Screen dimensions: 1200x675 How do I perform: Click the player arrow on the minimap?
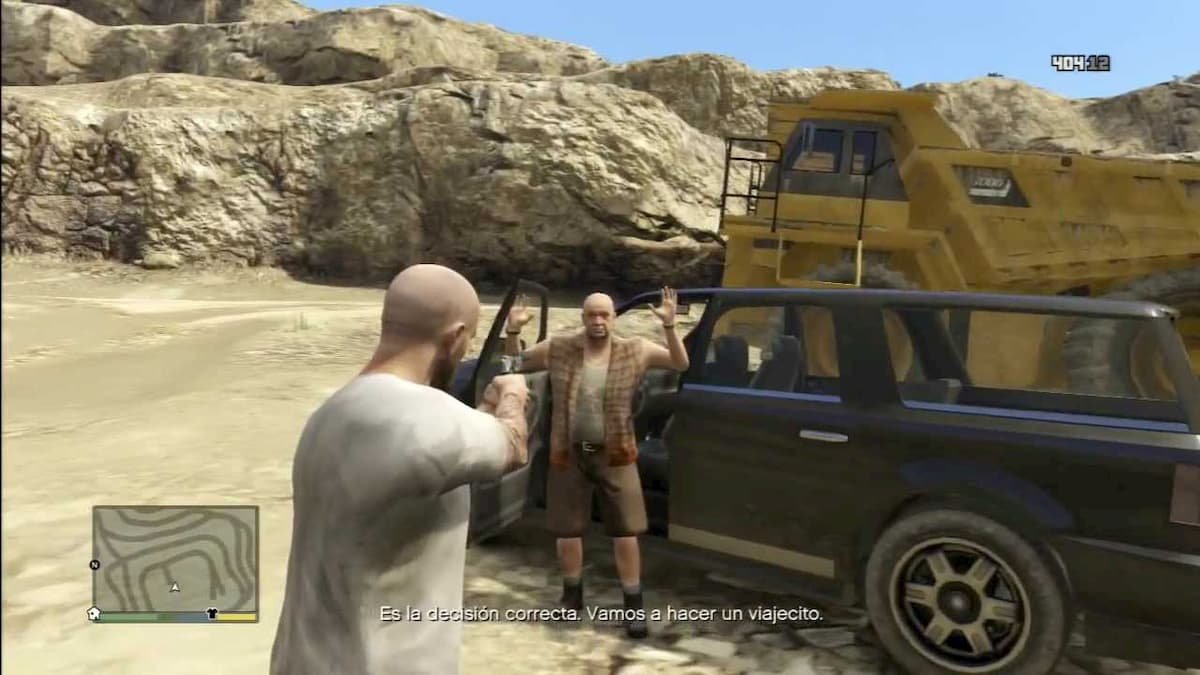coord(175,587)
